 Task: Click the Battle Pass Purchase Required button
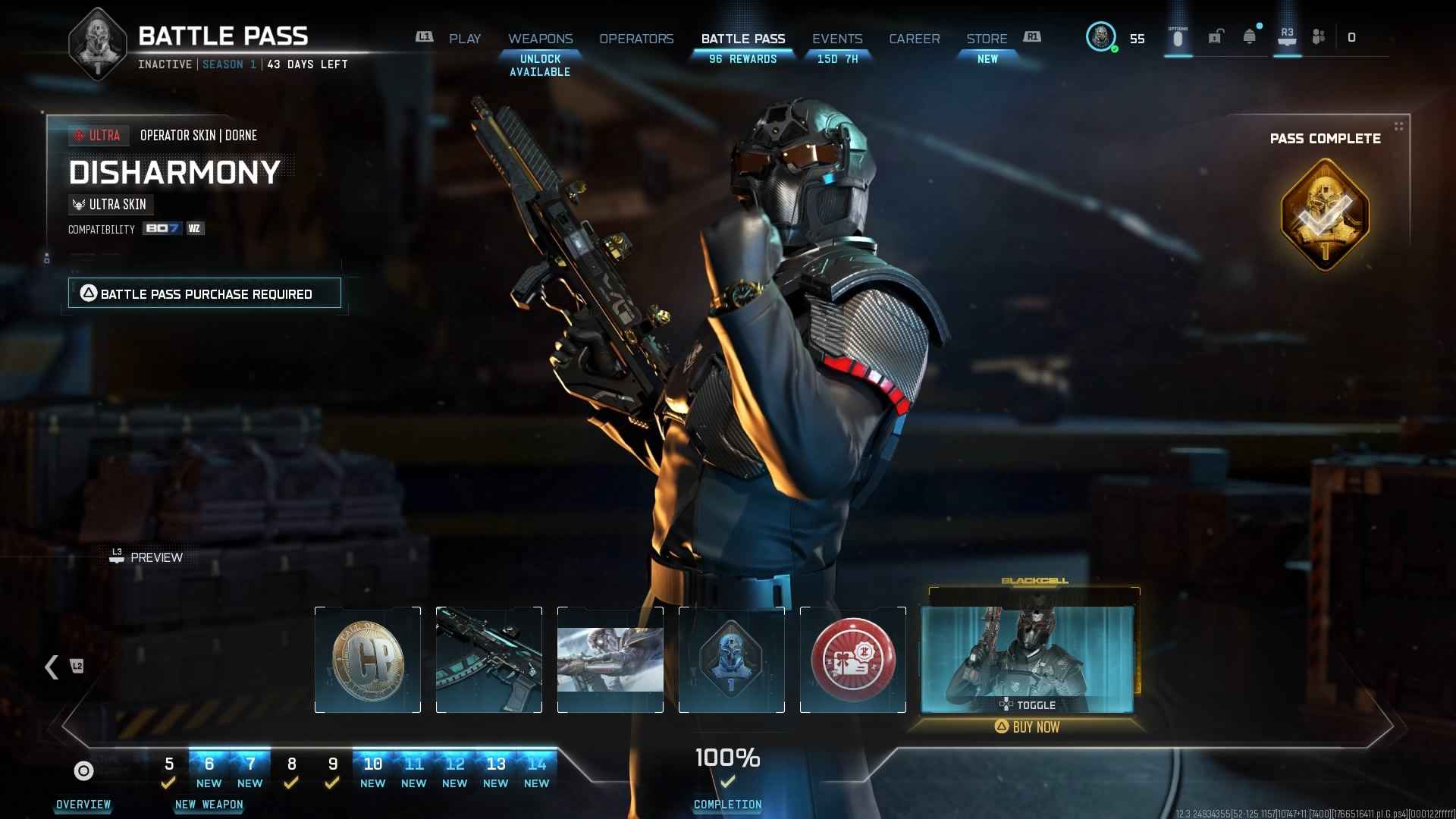coord(205,293)
